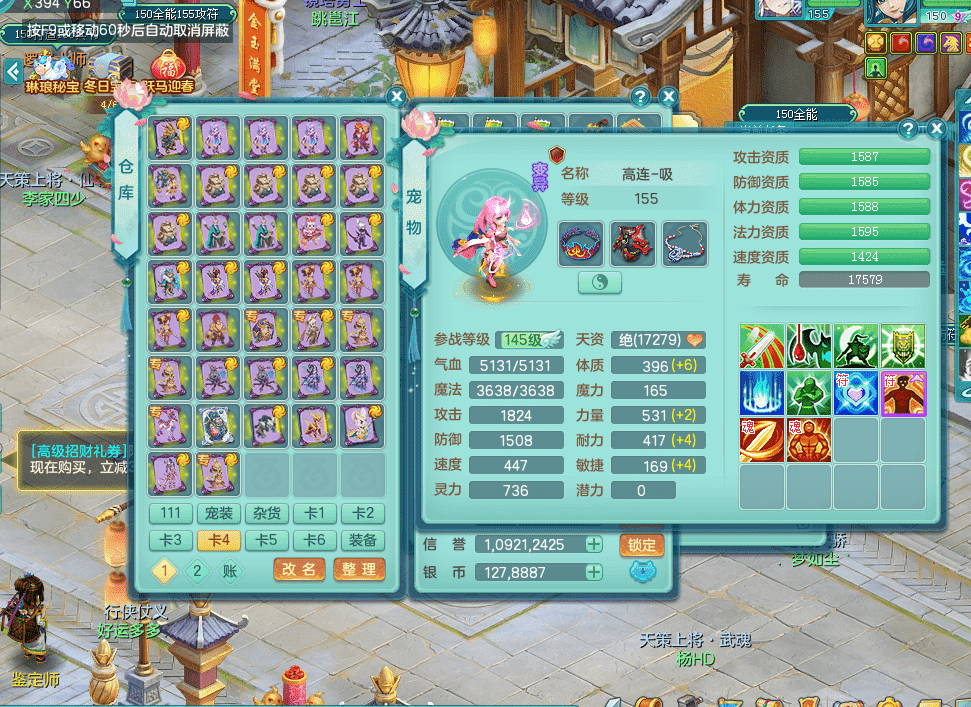Screen dimensions: 971x707
Task: Select the pet's collar equipment slot
Action: click(581, 243)
